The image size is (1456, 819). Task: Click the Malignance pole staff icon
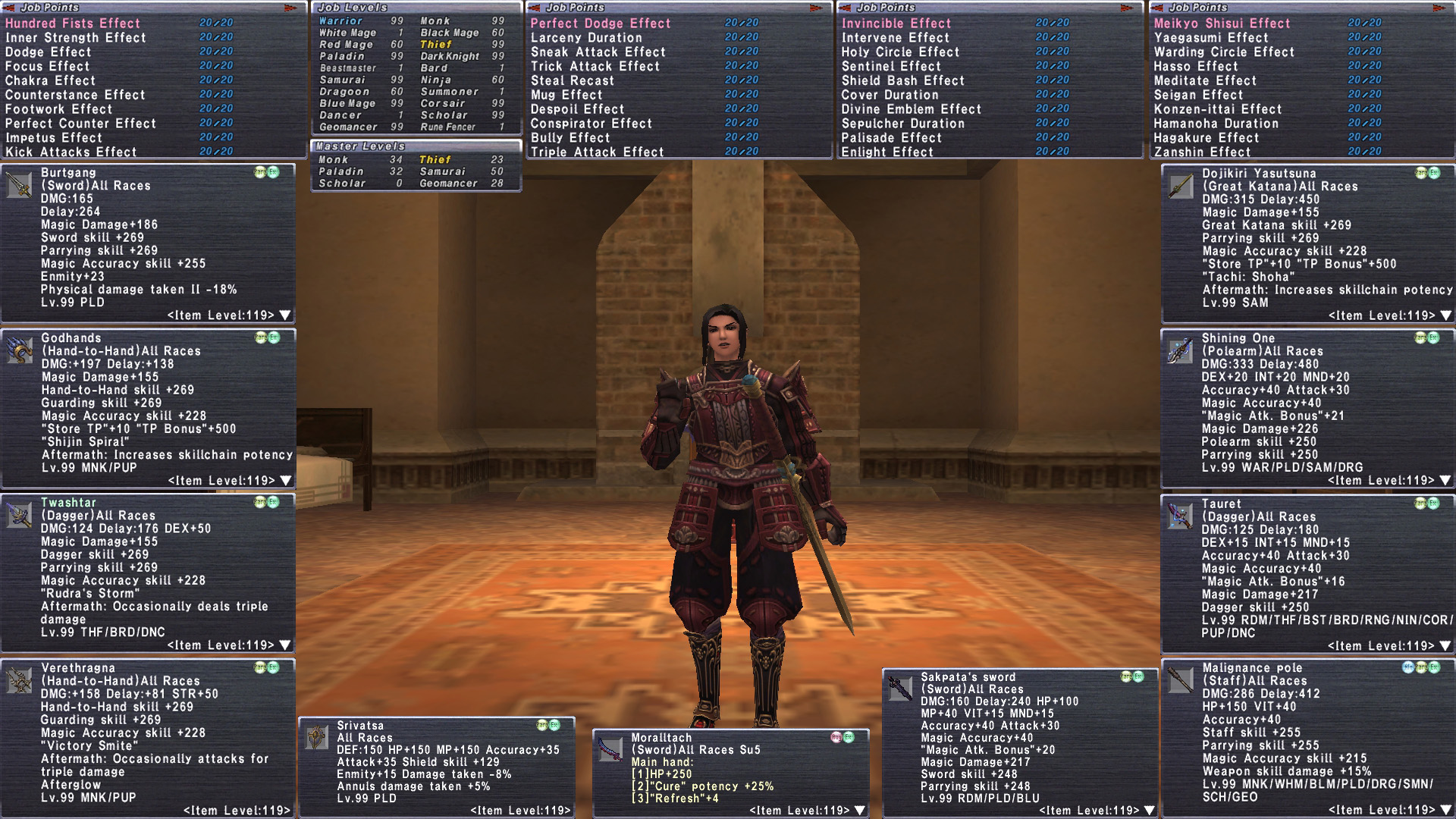pyautogui.click(x=1180, y=680)
